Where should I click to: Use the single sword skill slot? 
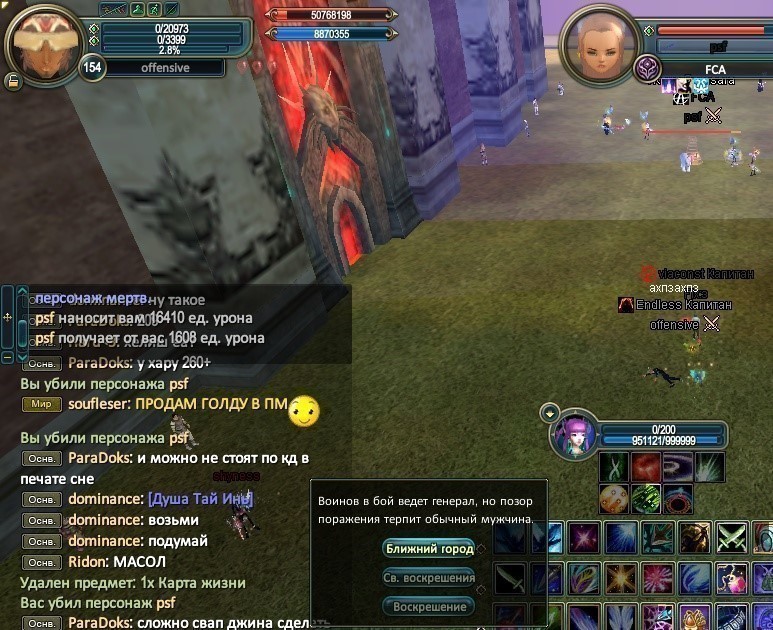click(510, 578)
